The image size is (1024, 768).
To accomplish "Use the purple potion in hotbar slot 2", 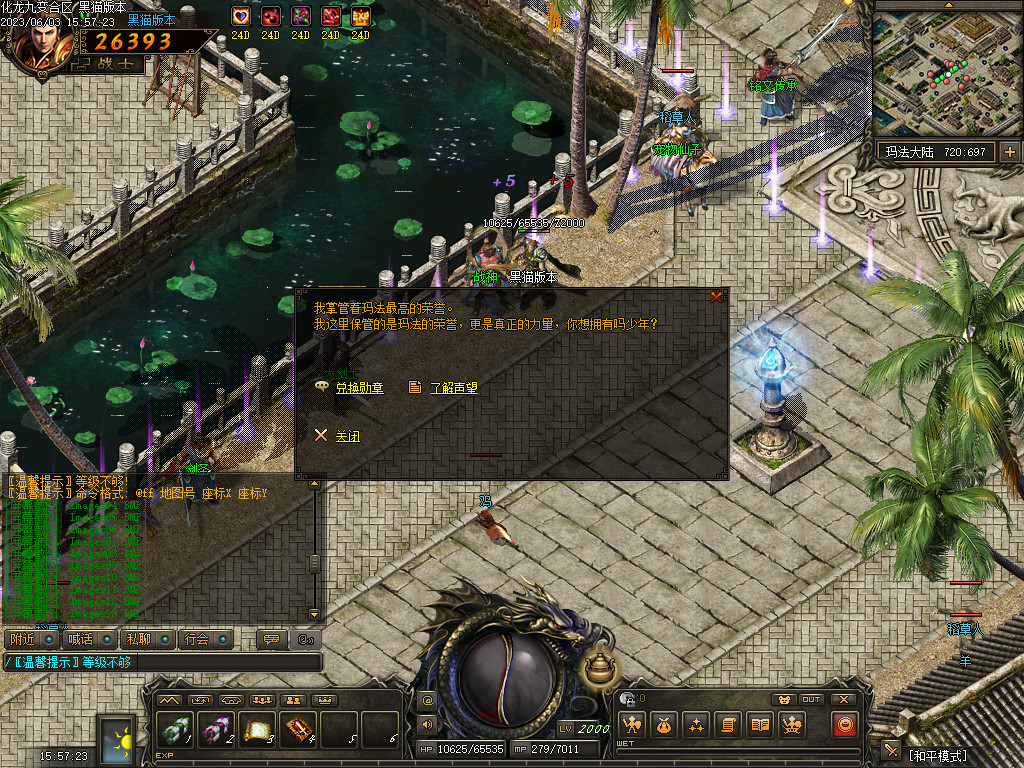I will click(x=217, y=728).
